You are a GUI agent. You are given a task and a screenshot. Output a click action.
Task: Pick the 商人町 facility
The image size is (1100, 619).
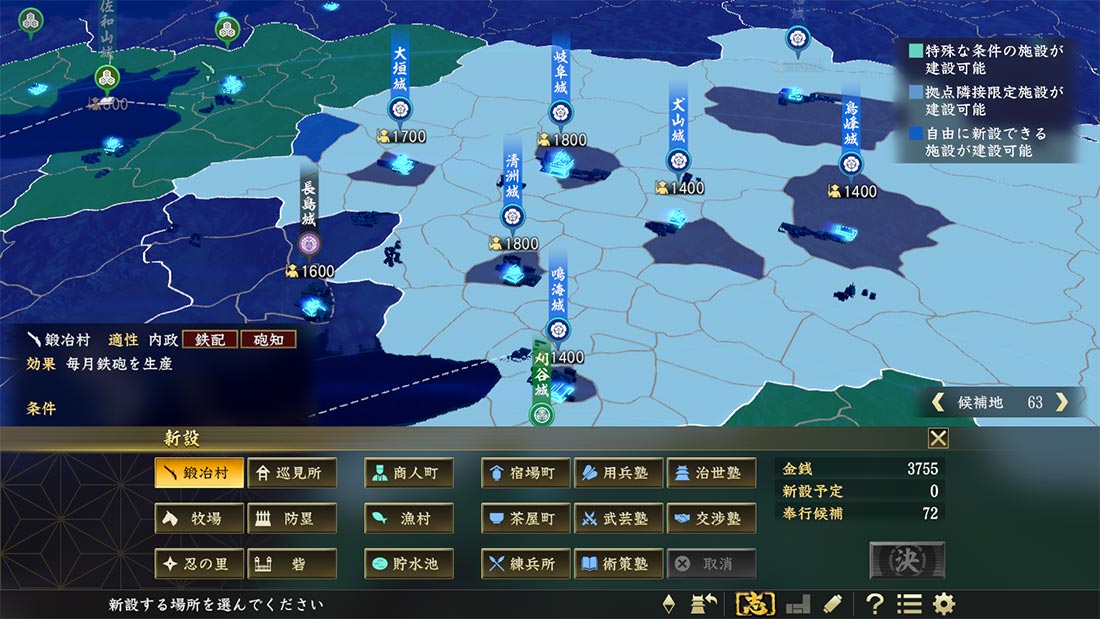(408, 473)
